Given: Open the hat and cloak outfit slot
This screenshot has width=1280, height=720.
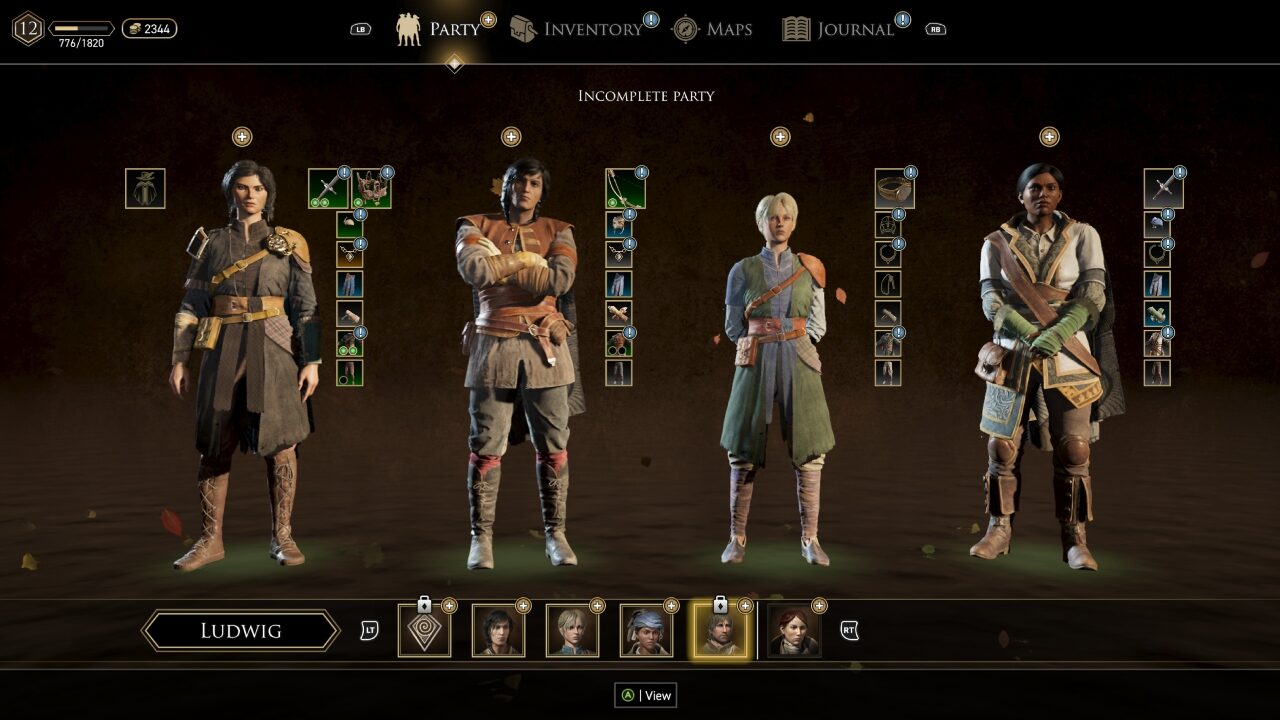Looking at the screenshot, I should pyautogui.click(x=145, y=188).
